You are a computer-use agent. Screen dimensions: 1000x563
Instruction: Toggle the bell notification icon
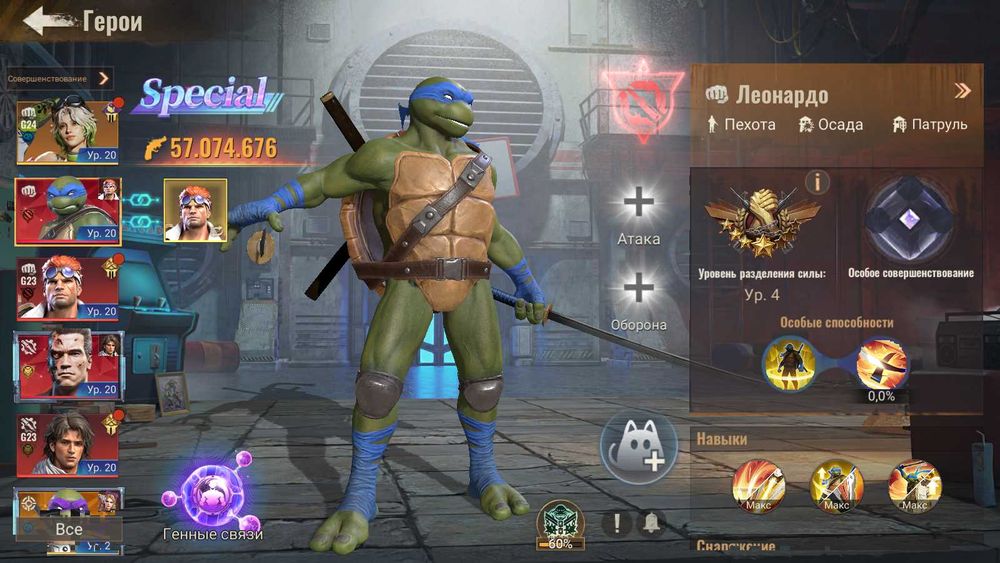(652, 522)
